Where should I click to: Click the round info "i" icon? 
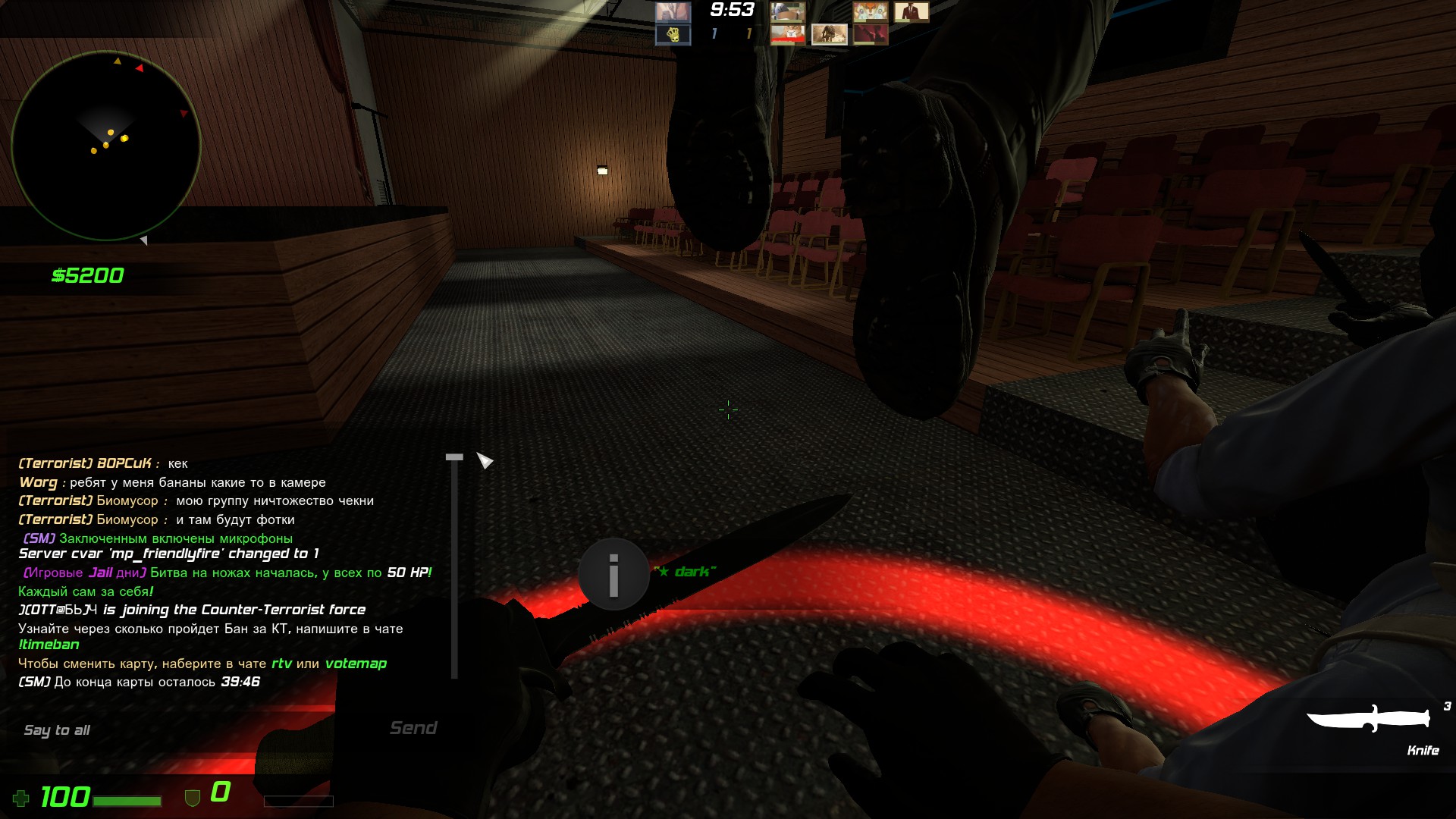[613, 574]
